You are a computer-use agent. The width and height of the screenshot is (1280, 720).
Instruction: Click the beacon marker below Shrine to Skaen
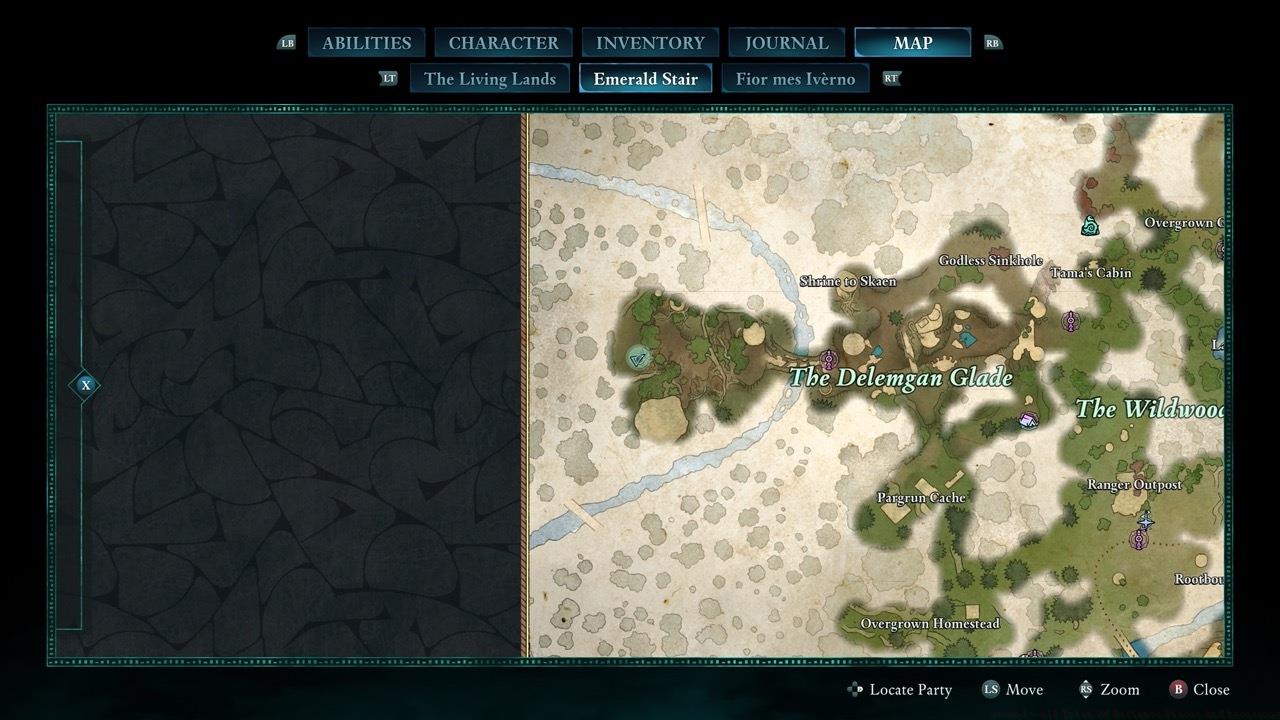tap(828, 359)
